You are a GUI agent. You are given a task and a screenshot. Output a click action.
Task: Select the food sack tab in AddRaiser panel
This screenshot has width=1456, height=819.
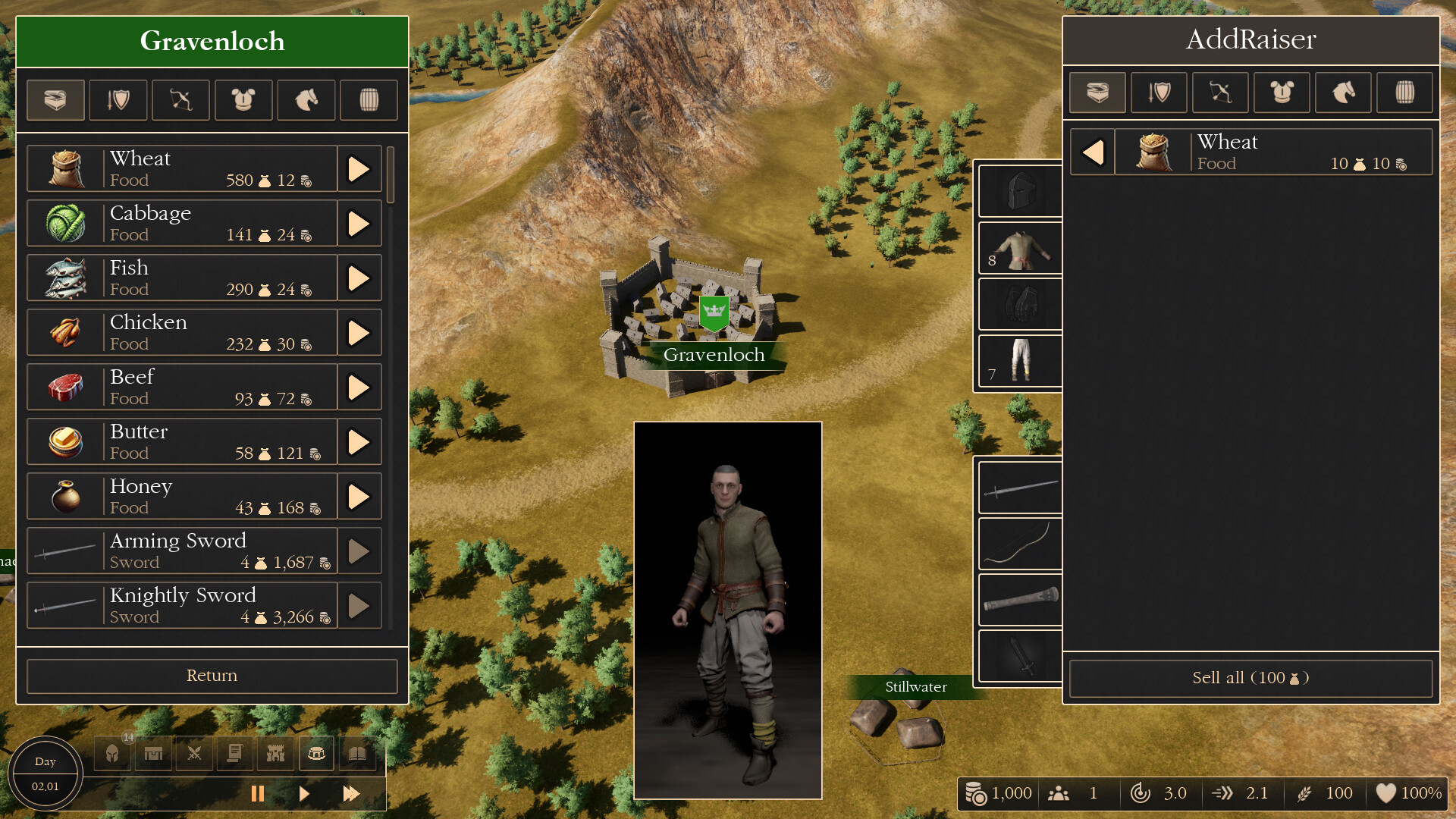click(x=1097, y=93)
